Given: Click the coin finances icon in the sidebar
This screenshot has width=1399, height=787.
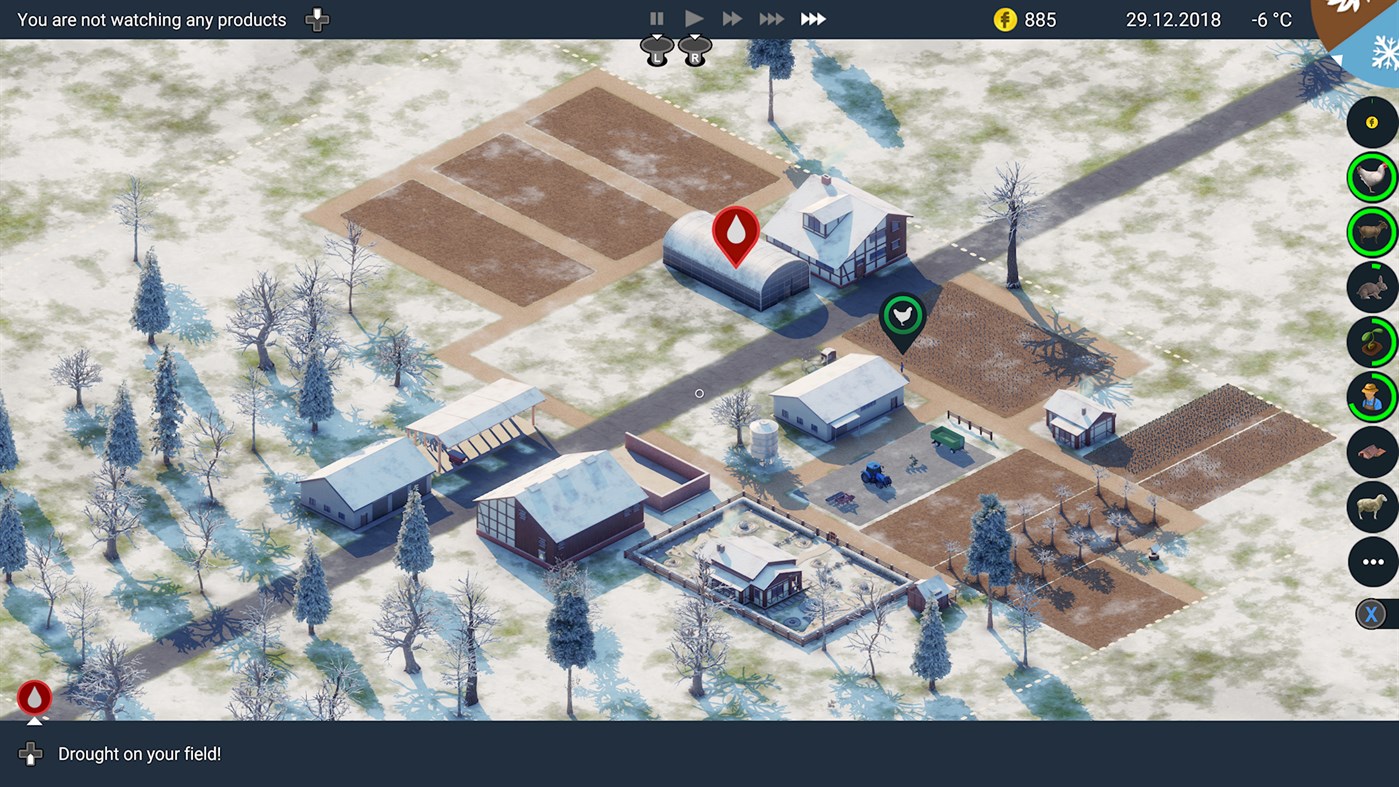Looking at the screenshot, I should click(x=1371, y=122).
